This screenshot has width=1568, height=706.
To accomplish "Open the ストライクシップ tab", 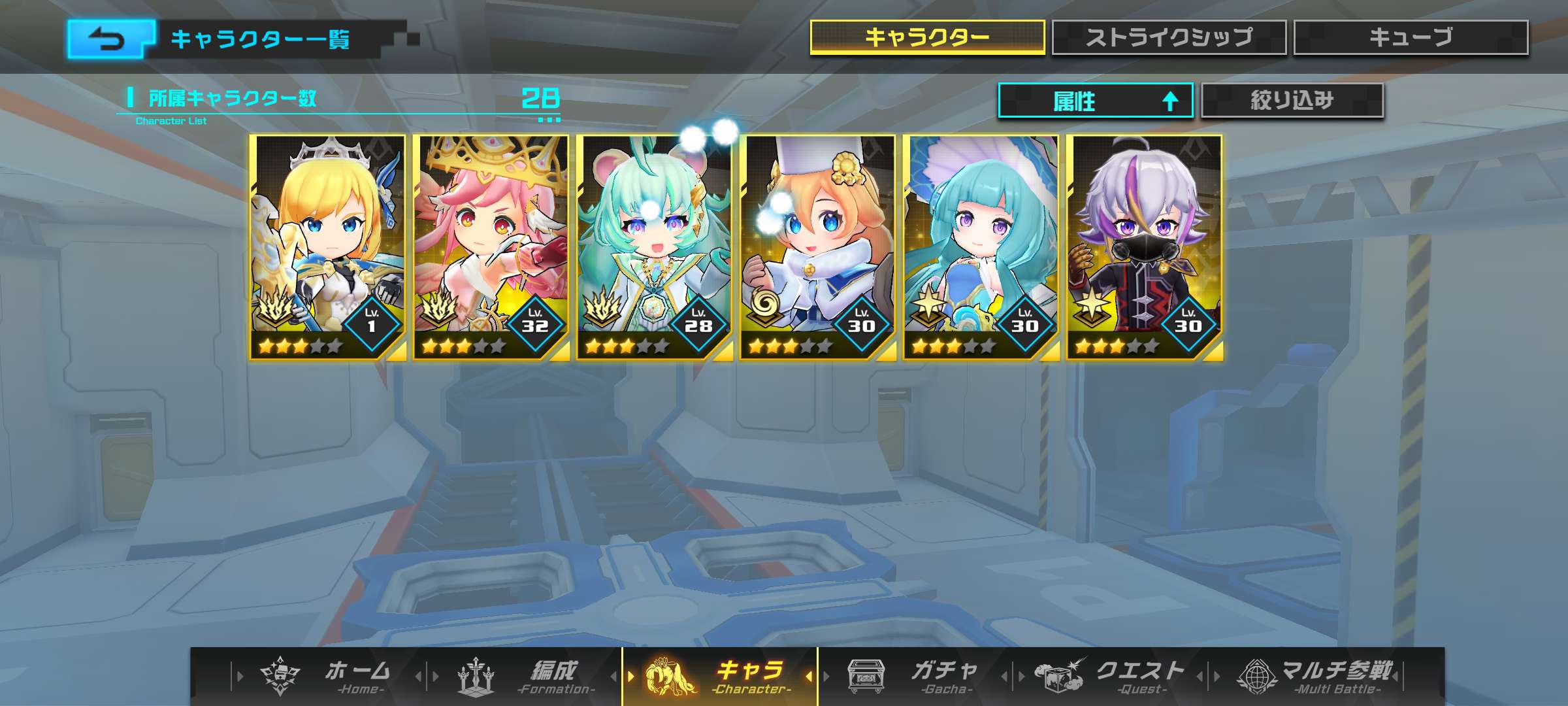I will tap(1168, 37).
